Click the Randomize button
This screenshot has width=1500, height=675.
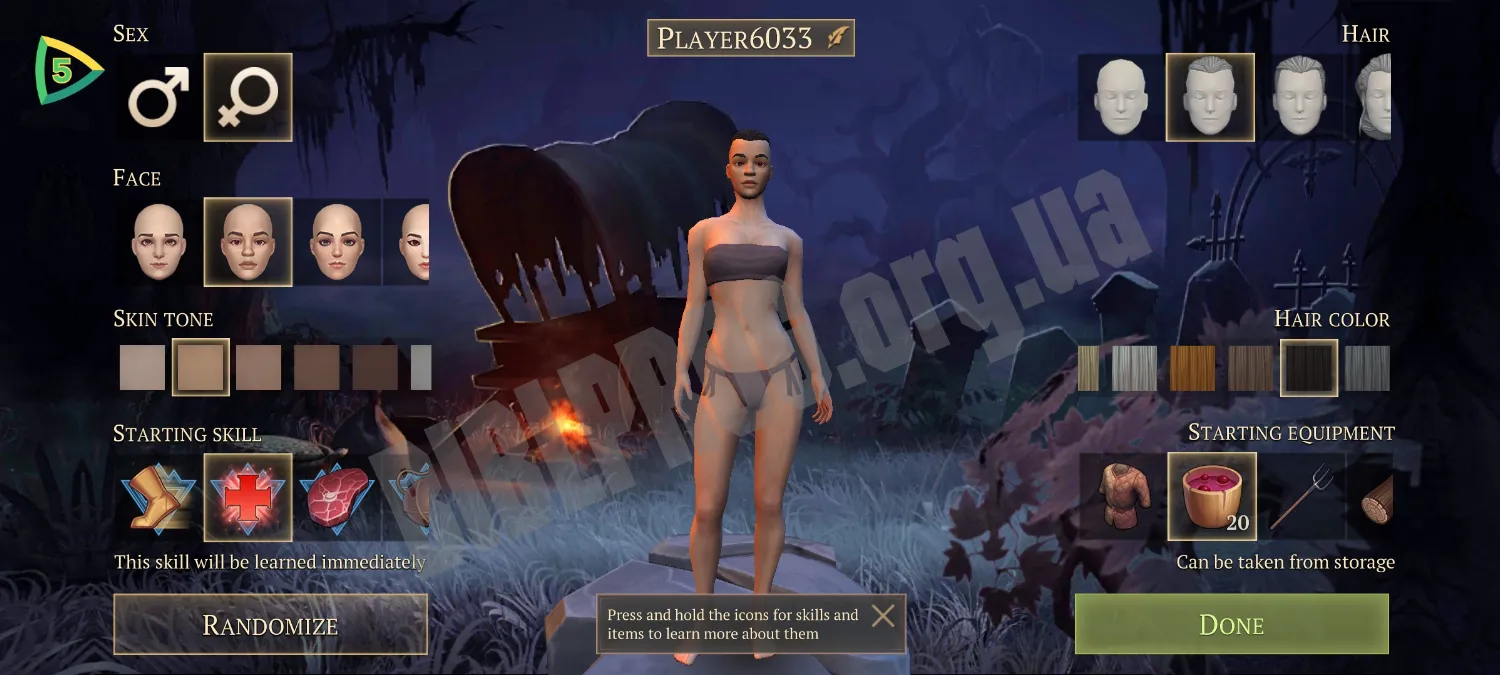pyautogui.click(x=270, y=625)
